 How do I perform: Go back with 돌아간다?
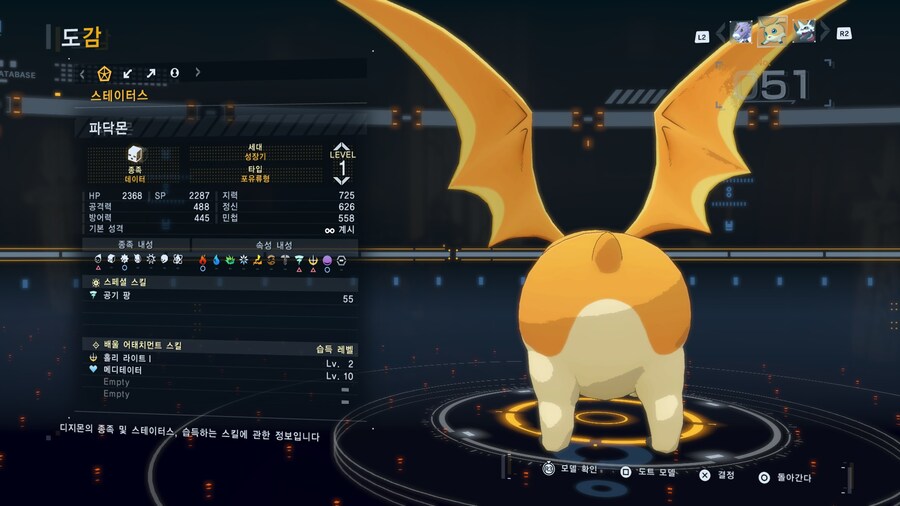785,478
